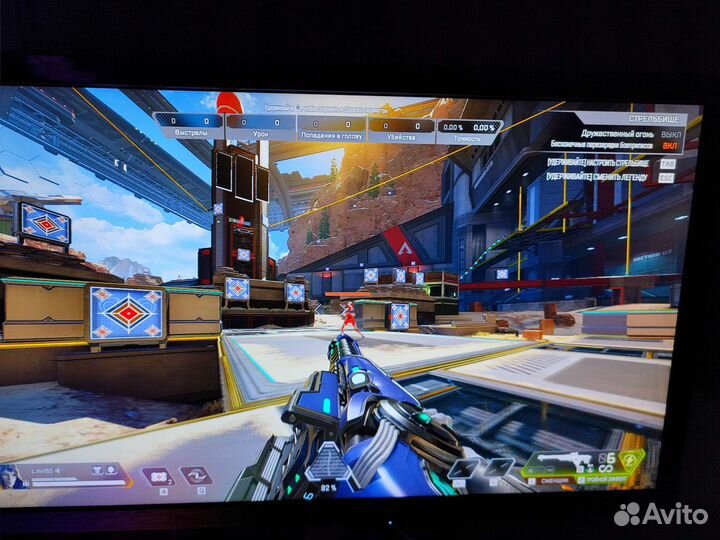Click the energy ammo lightning bolt icon
The image size is (720, 540).
(x=626, y=461)
